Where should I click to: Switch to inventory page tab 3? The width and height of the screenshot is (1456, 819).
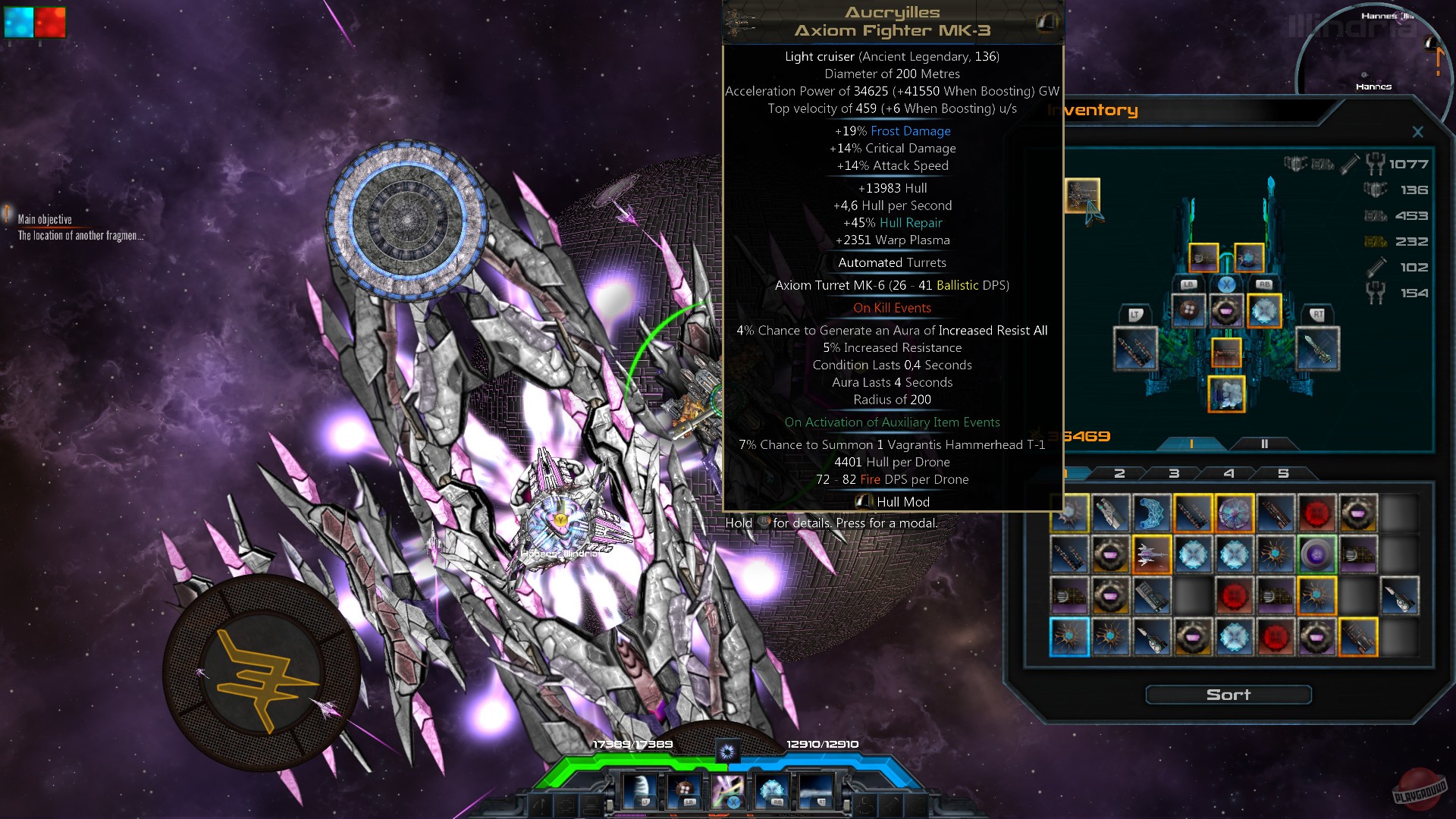tap(1174, 472)
